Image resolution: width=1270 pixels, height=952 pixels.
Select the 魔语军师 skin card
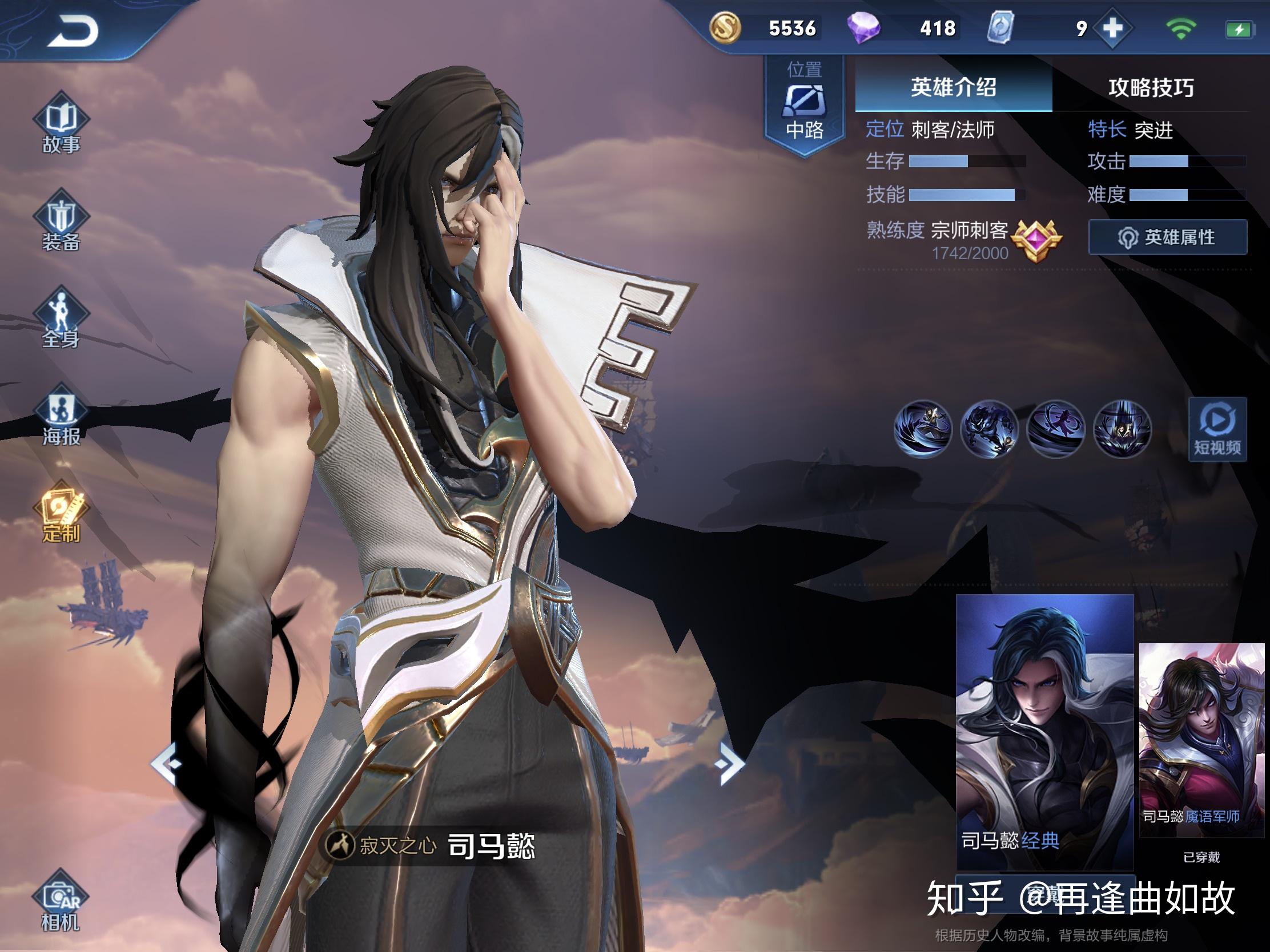1201,739
